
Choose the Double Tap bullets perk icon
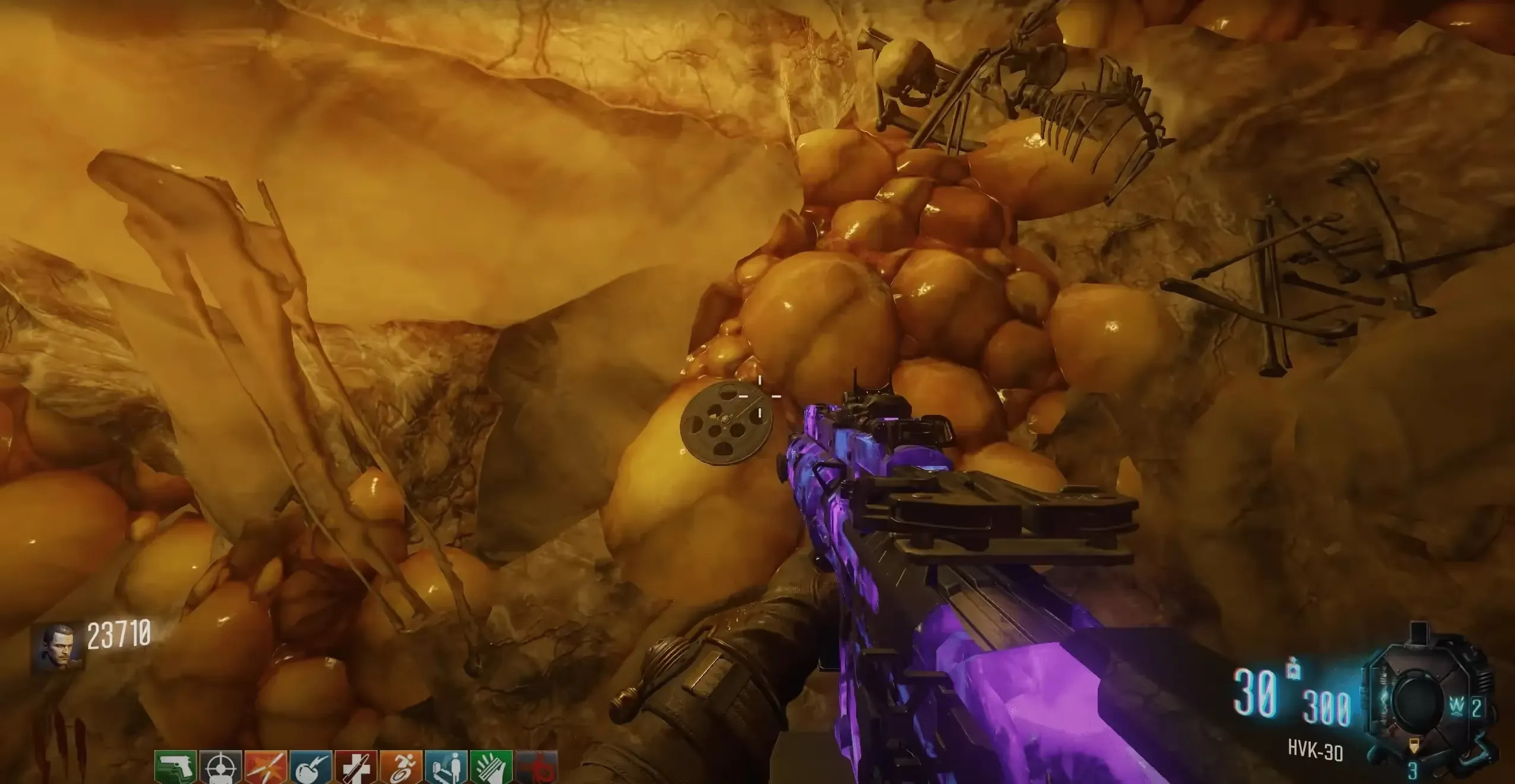[266, 767]
